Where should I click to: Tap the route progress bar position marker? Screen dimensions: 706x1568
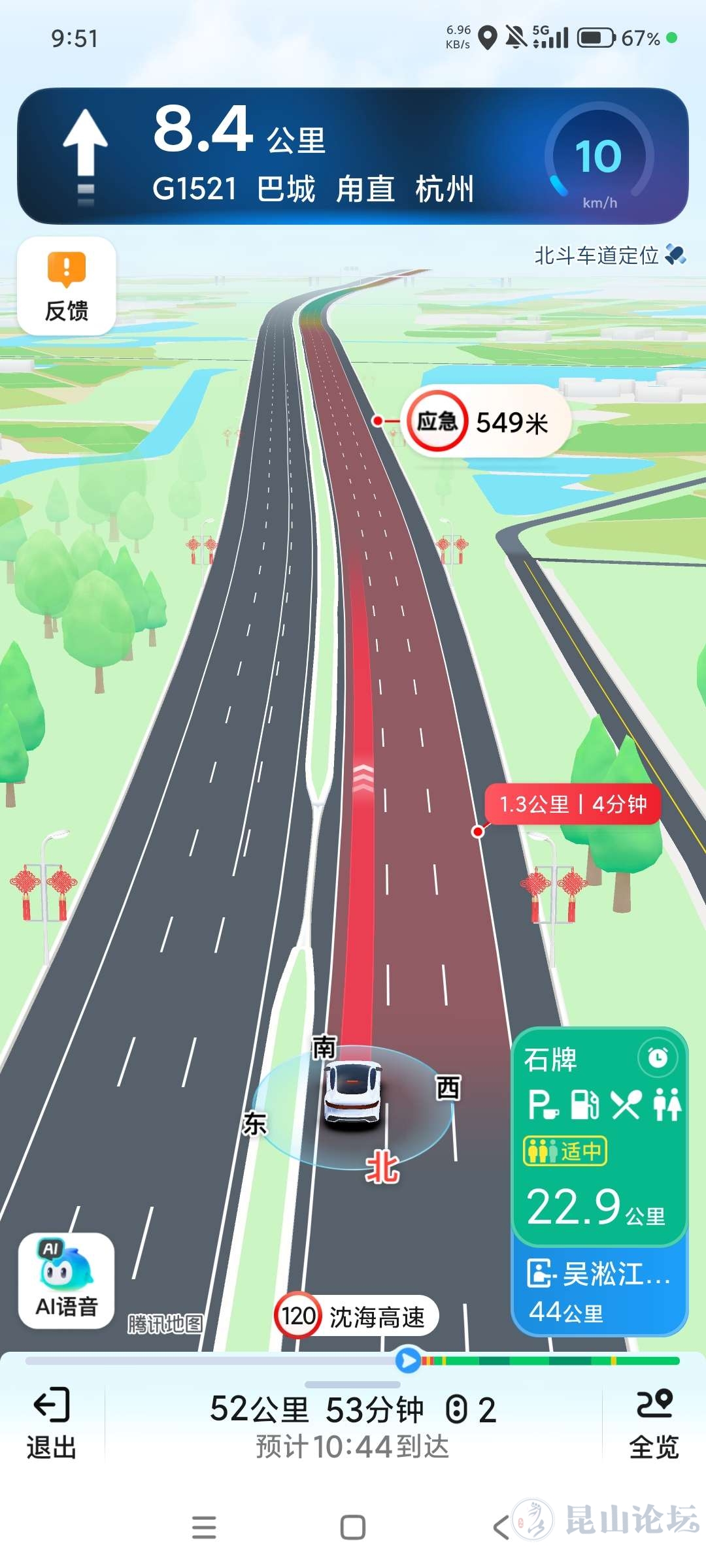[408, 1360]
